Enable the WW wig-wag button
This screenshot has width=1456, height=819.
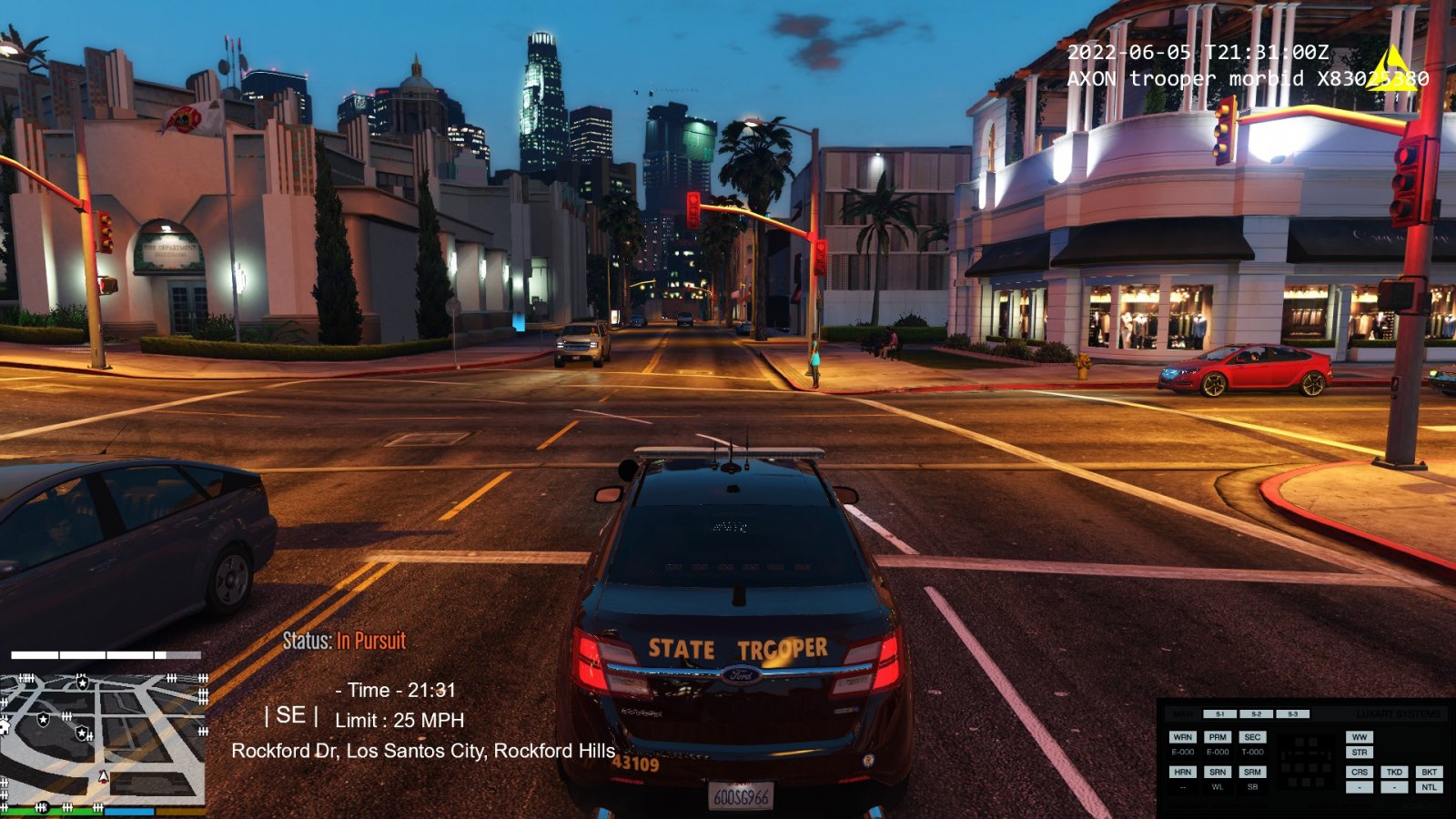point(1360,737)
